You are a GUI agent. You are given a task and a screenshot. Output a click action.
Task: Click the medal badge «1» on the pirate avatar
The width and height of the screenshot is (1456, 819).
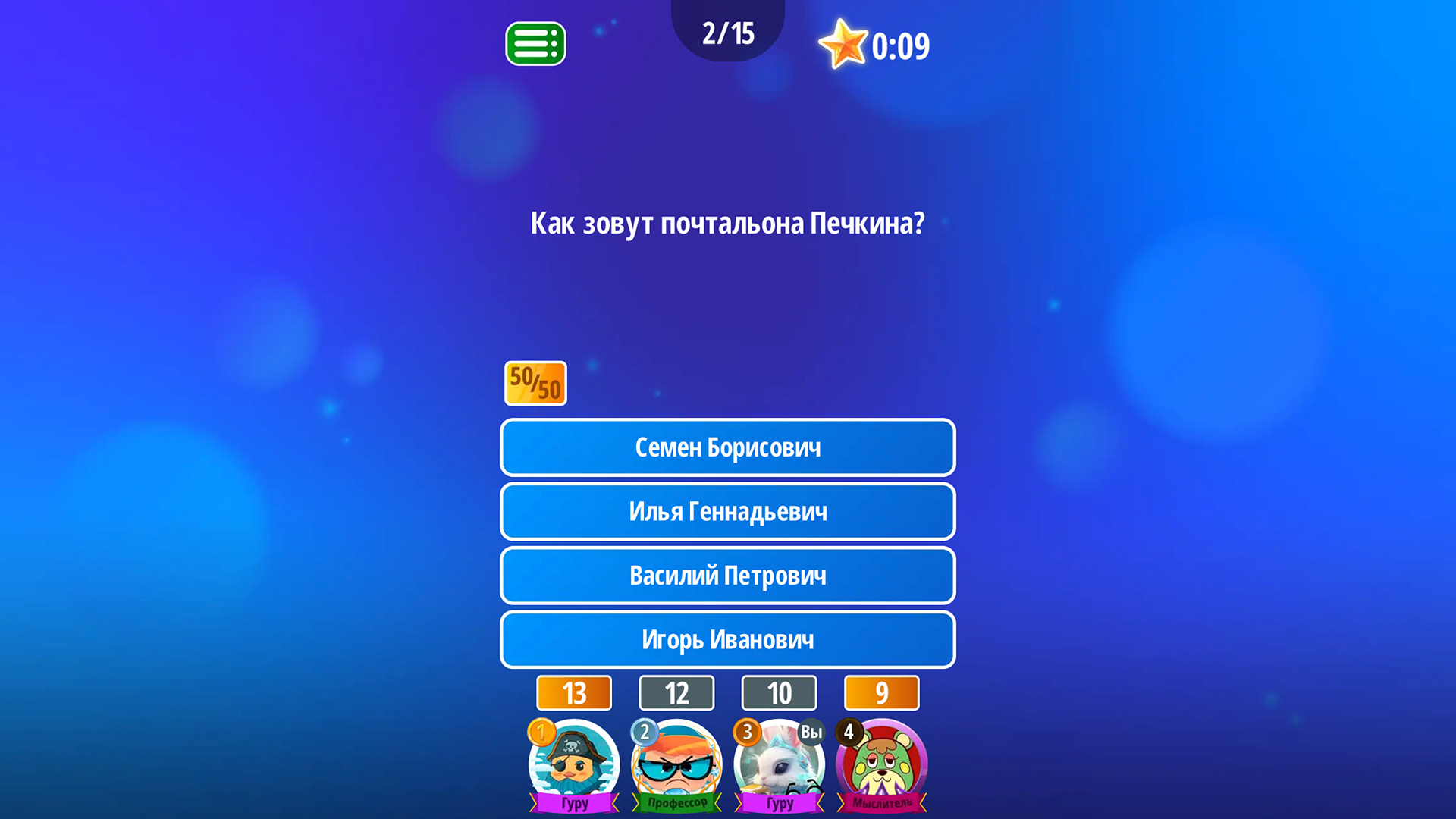541,733
